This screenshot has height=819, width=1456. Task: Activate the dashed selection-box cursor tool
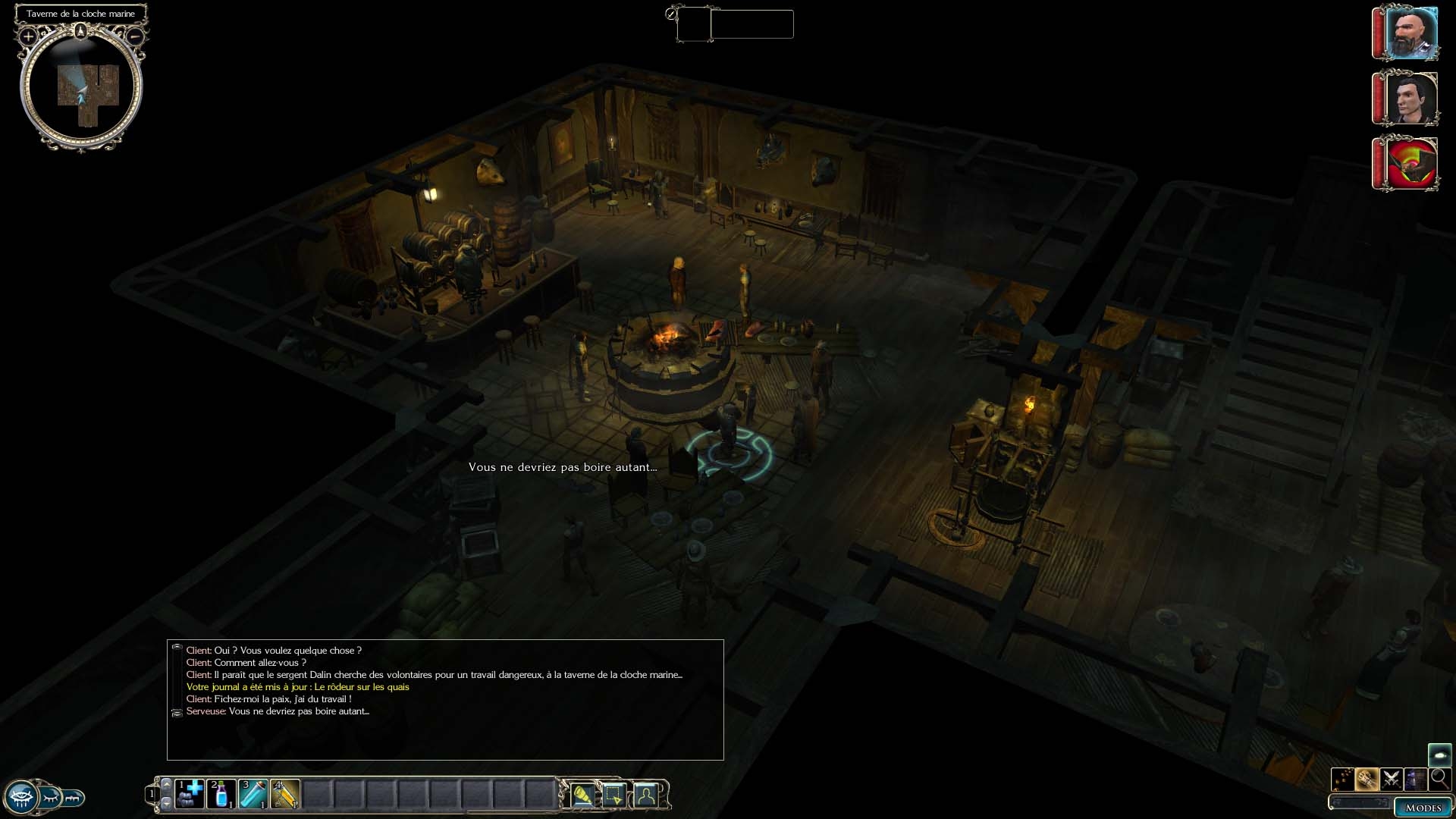click(x=613, y=795)
